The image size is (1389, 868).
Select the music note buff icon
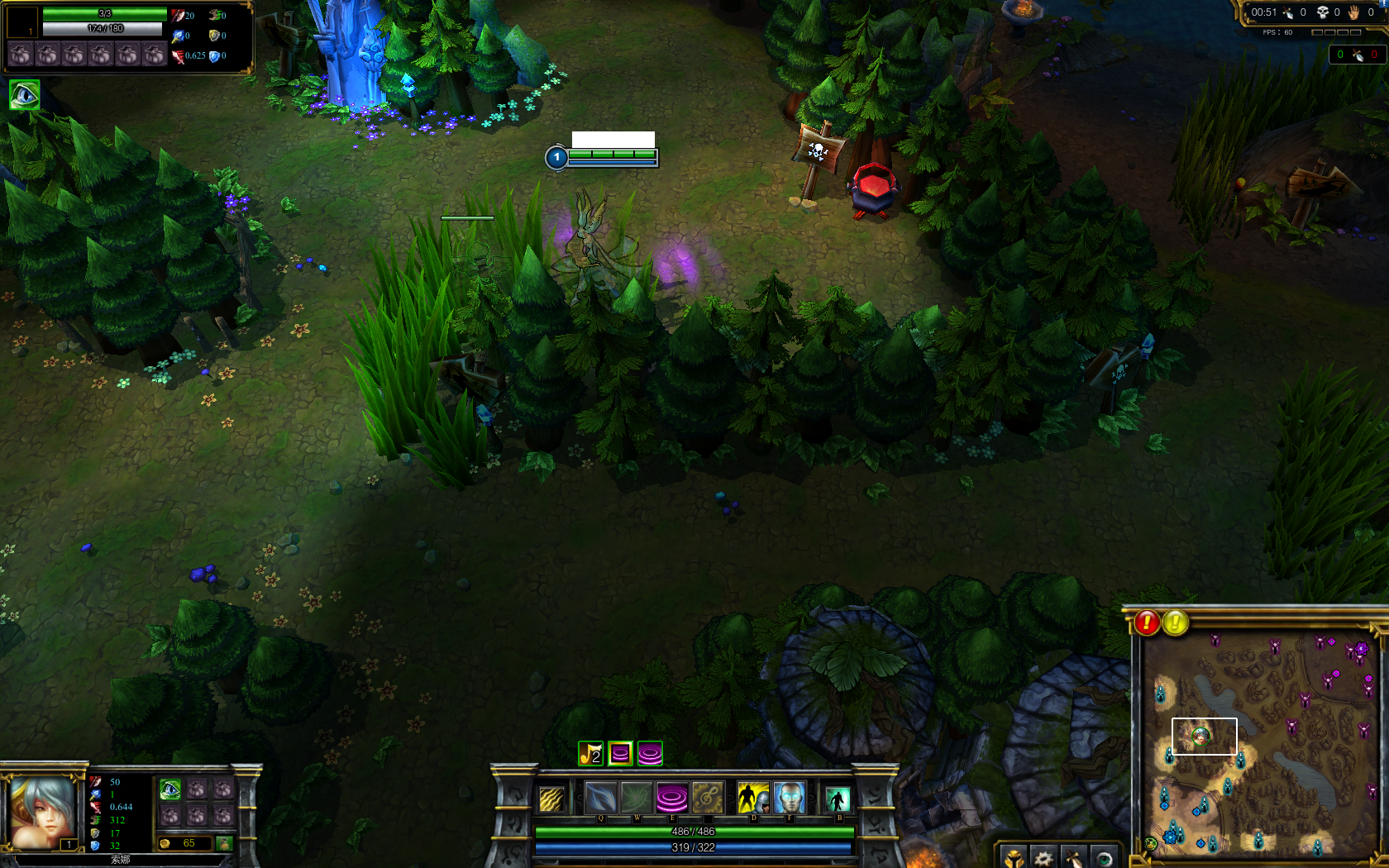[x=590, y=753]
